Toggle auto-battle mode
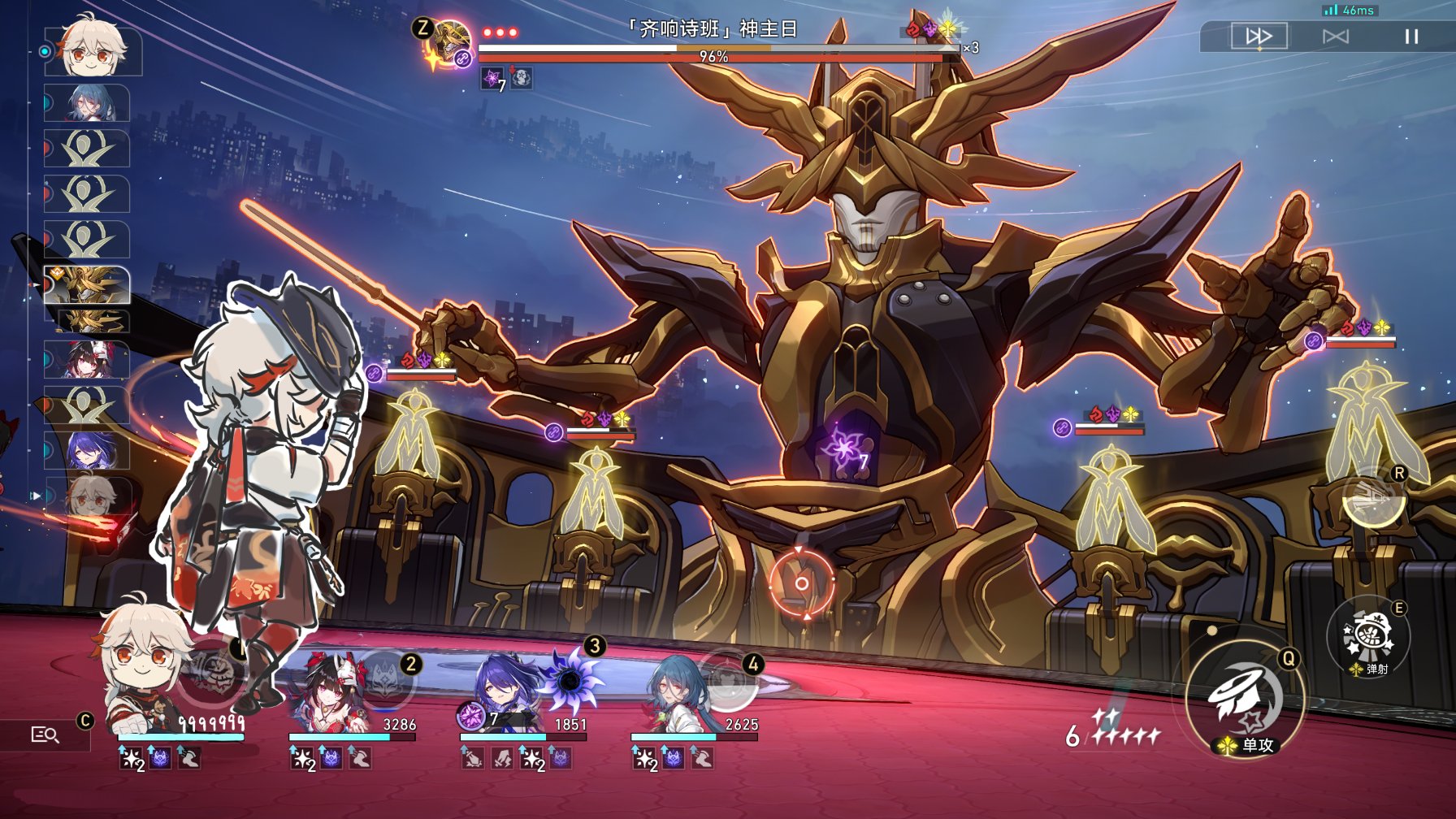This screenshot has width=1456, height=819. (1335, 37)
